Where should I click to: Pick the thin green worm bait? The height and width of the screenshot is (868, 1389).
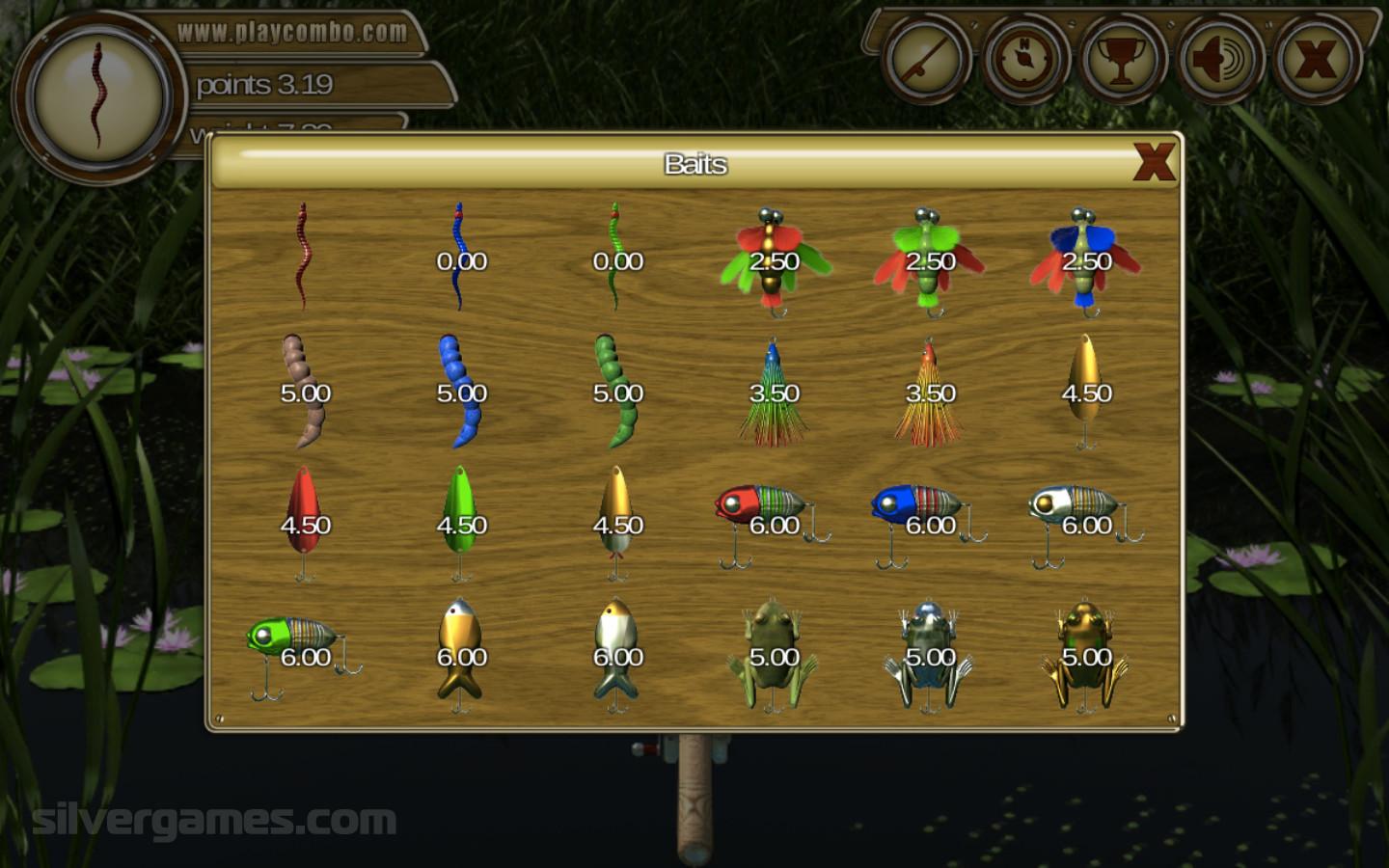tap(616, 258)
